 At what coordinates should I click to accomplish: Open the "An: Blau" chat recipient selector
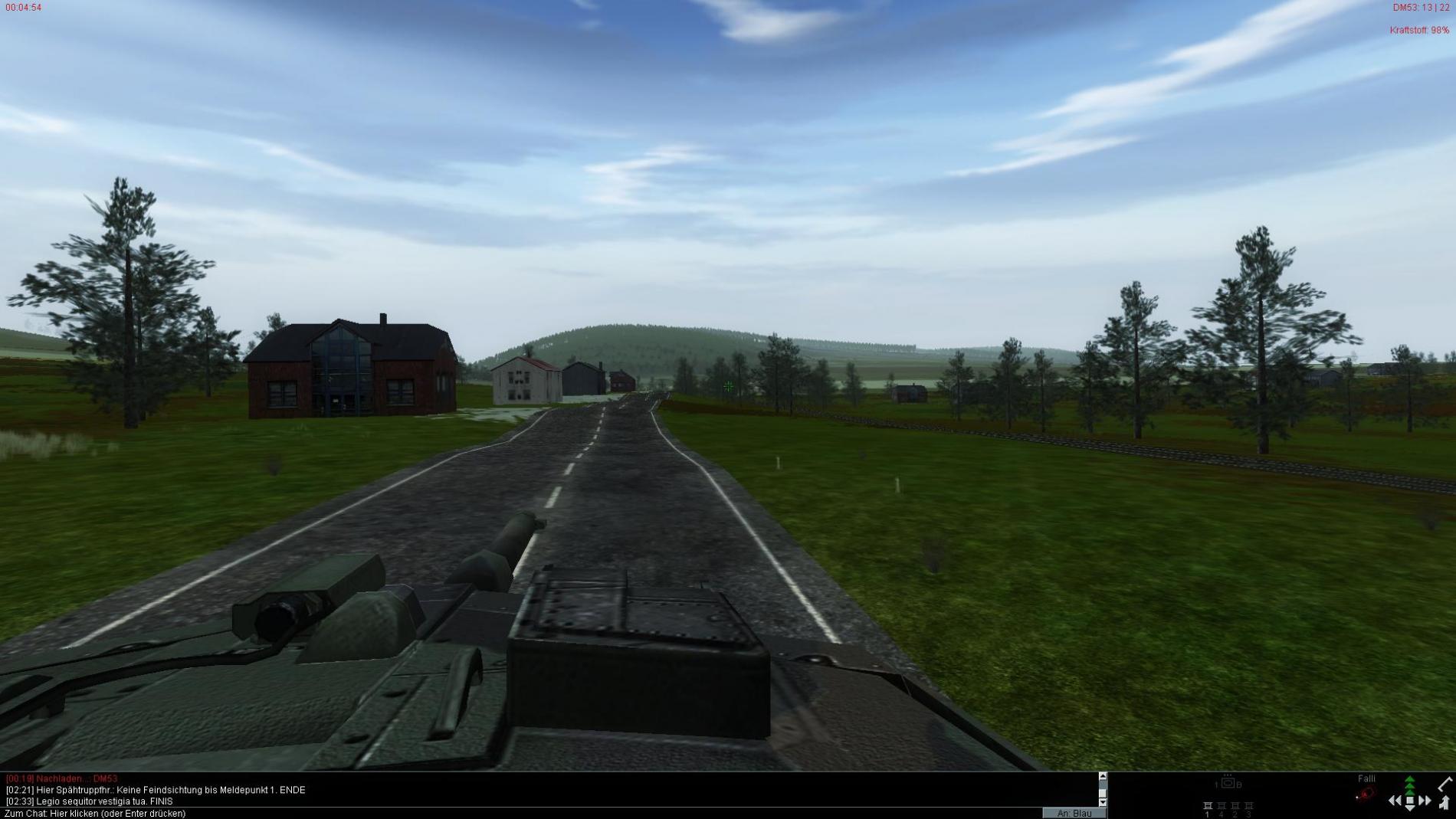tap(1074, 814)
